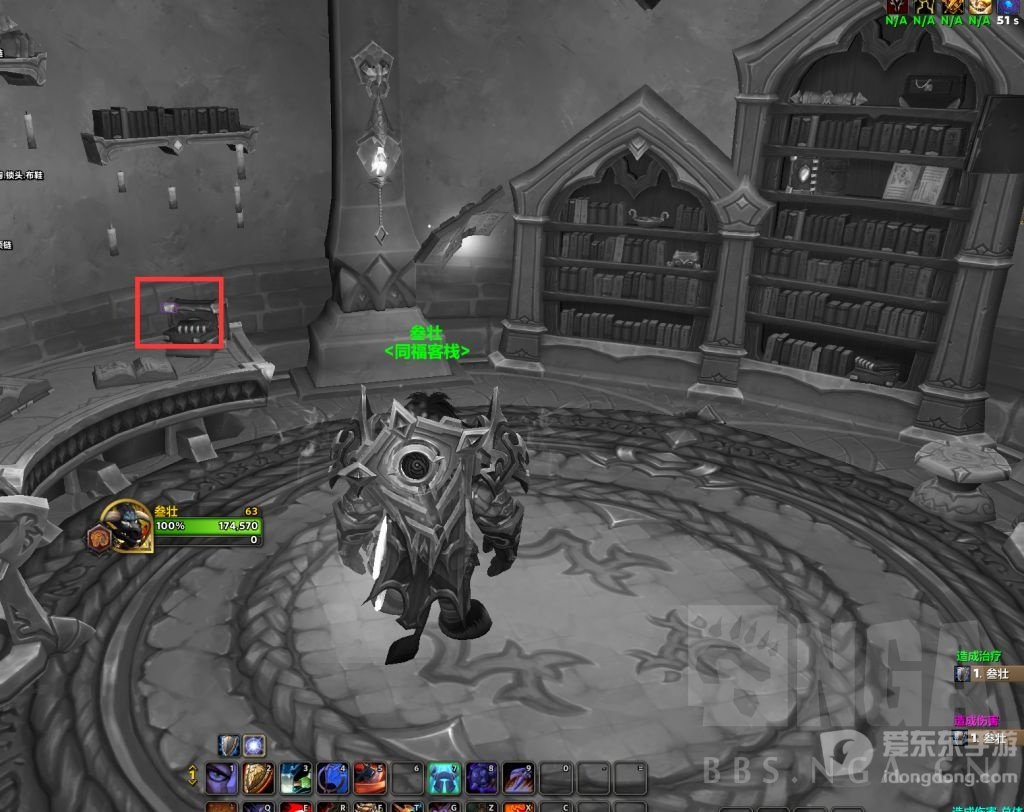Screen dimensions: 1024x812
Task: Activate the red ability in slot 5
Action: pyautogui.click(x=370, y=777)
